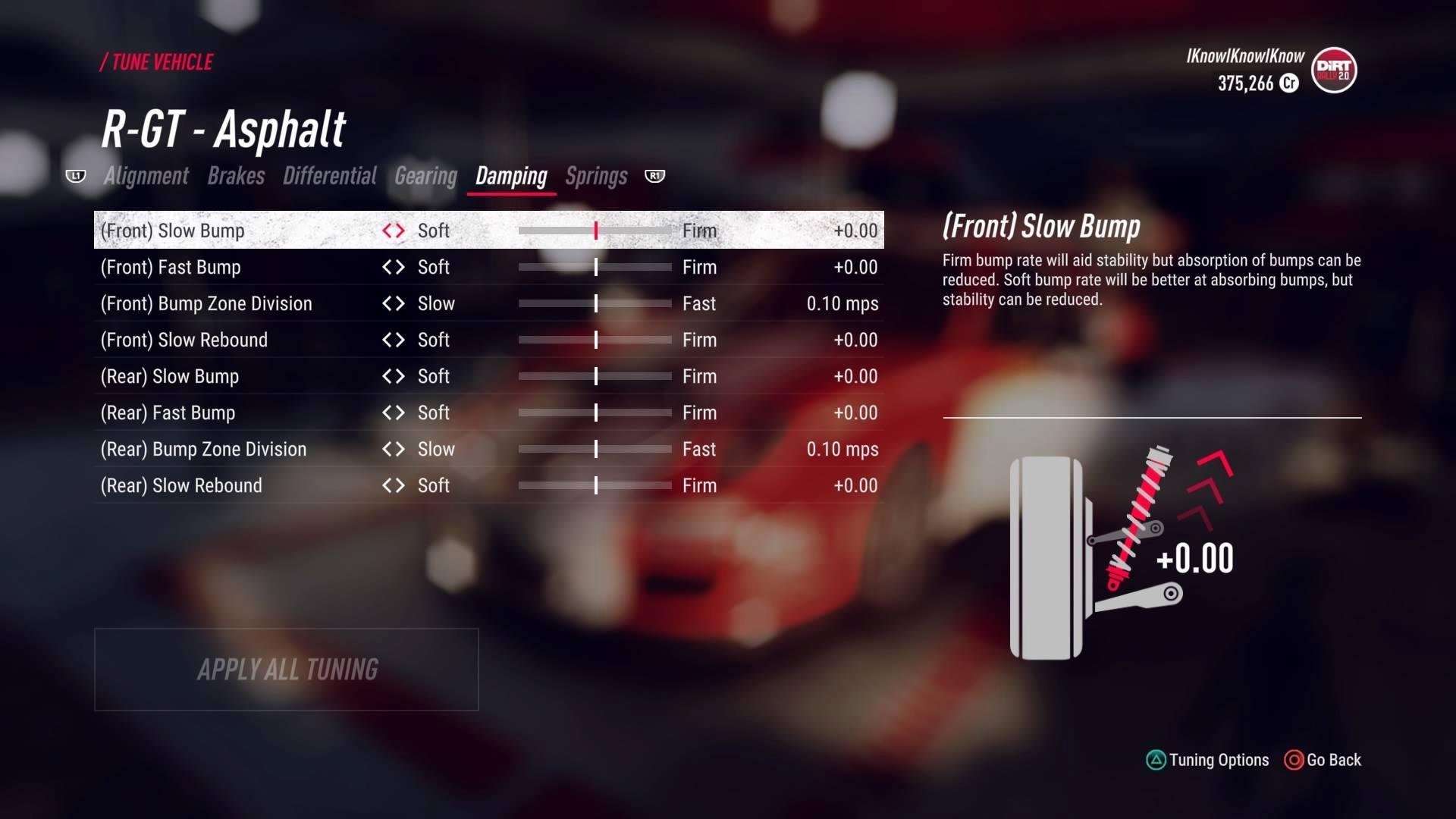Image resolution: width=1456 pixels, height=819 pixels.
Task: Open the Gearing tab
Action: point(425,176)
